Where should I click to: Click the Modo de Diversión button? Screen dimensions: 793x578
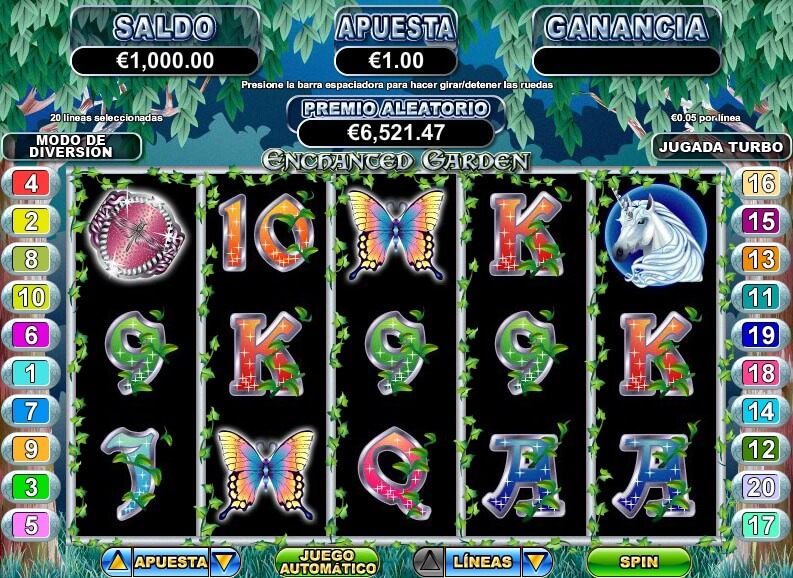[71, 146]
